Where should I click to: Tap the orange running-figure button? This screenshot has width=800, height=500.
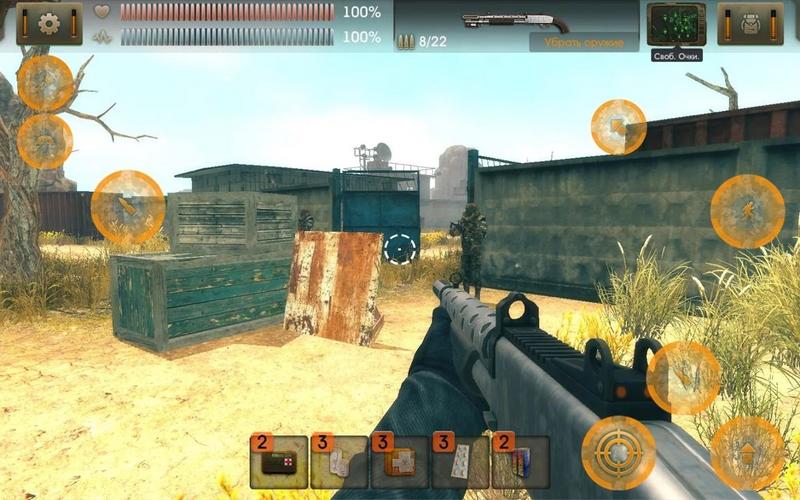(747, 211)
